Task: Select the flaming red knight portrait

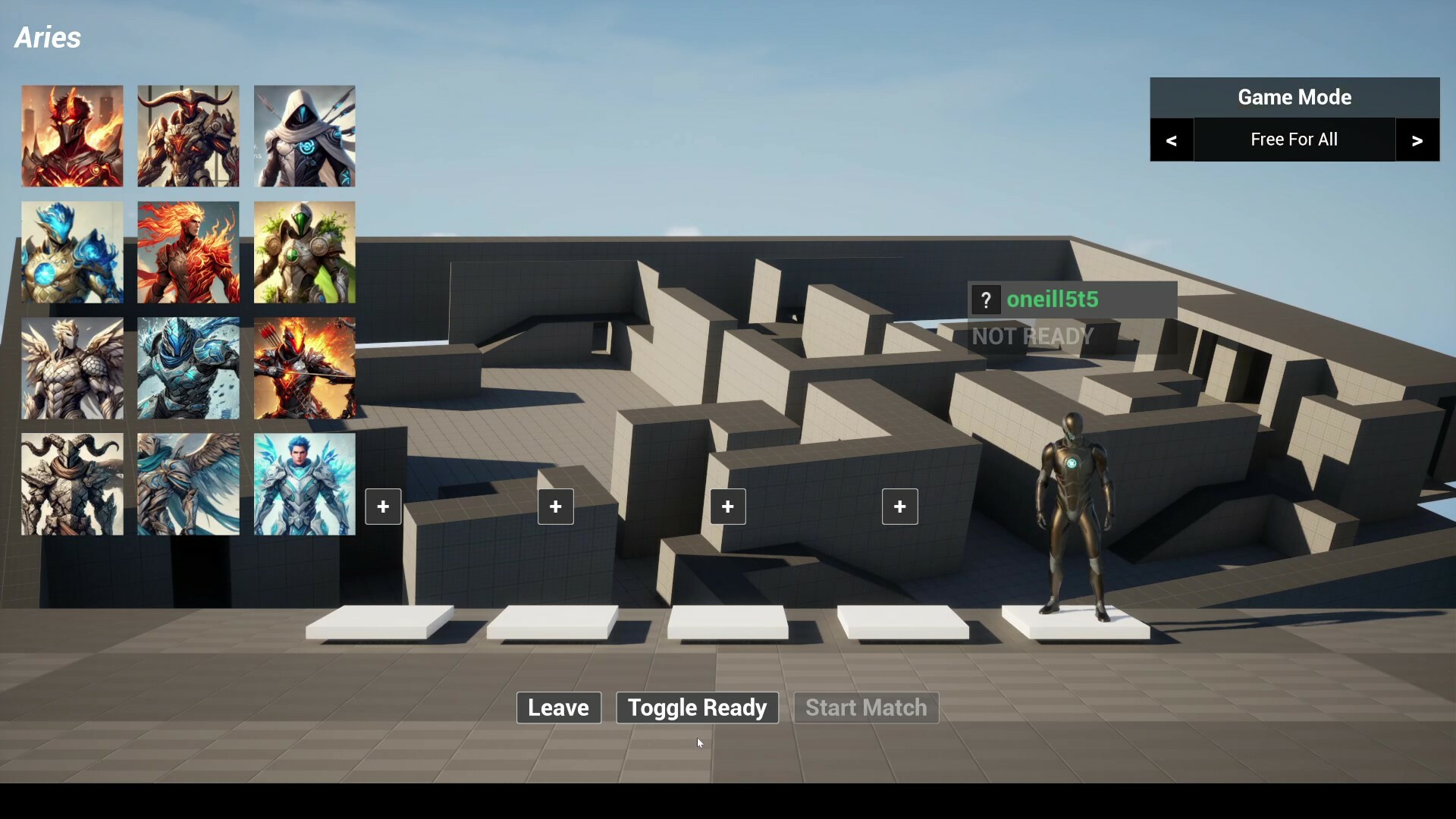Action: (72, 136)
